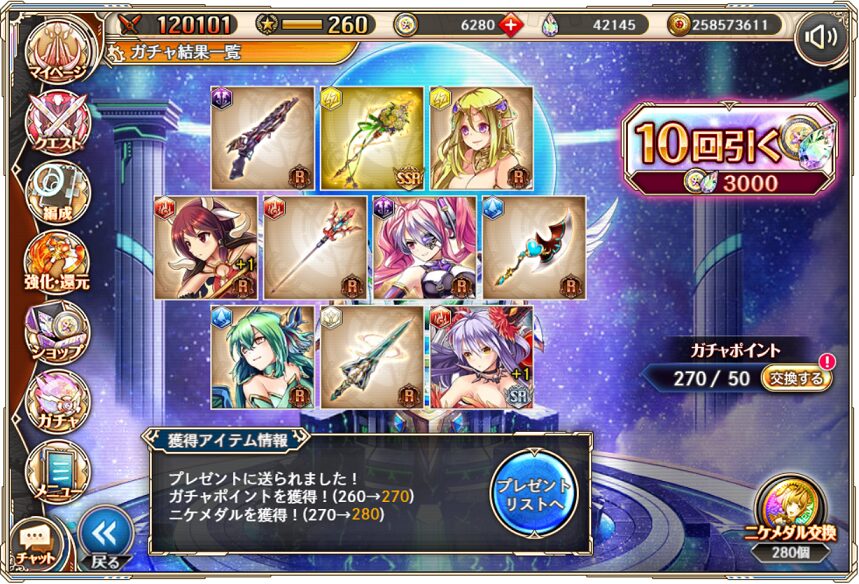Toggle the sound speaker button
This screenshot has width=859, height=584.
823,37
